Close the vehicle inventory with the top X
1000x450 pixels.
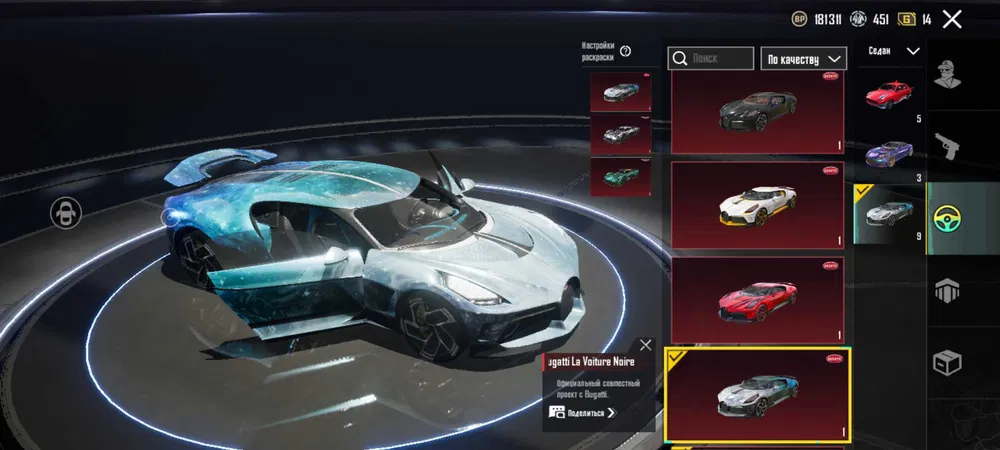pos(952,19)
